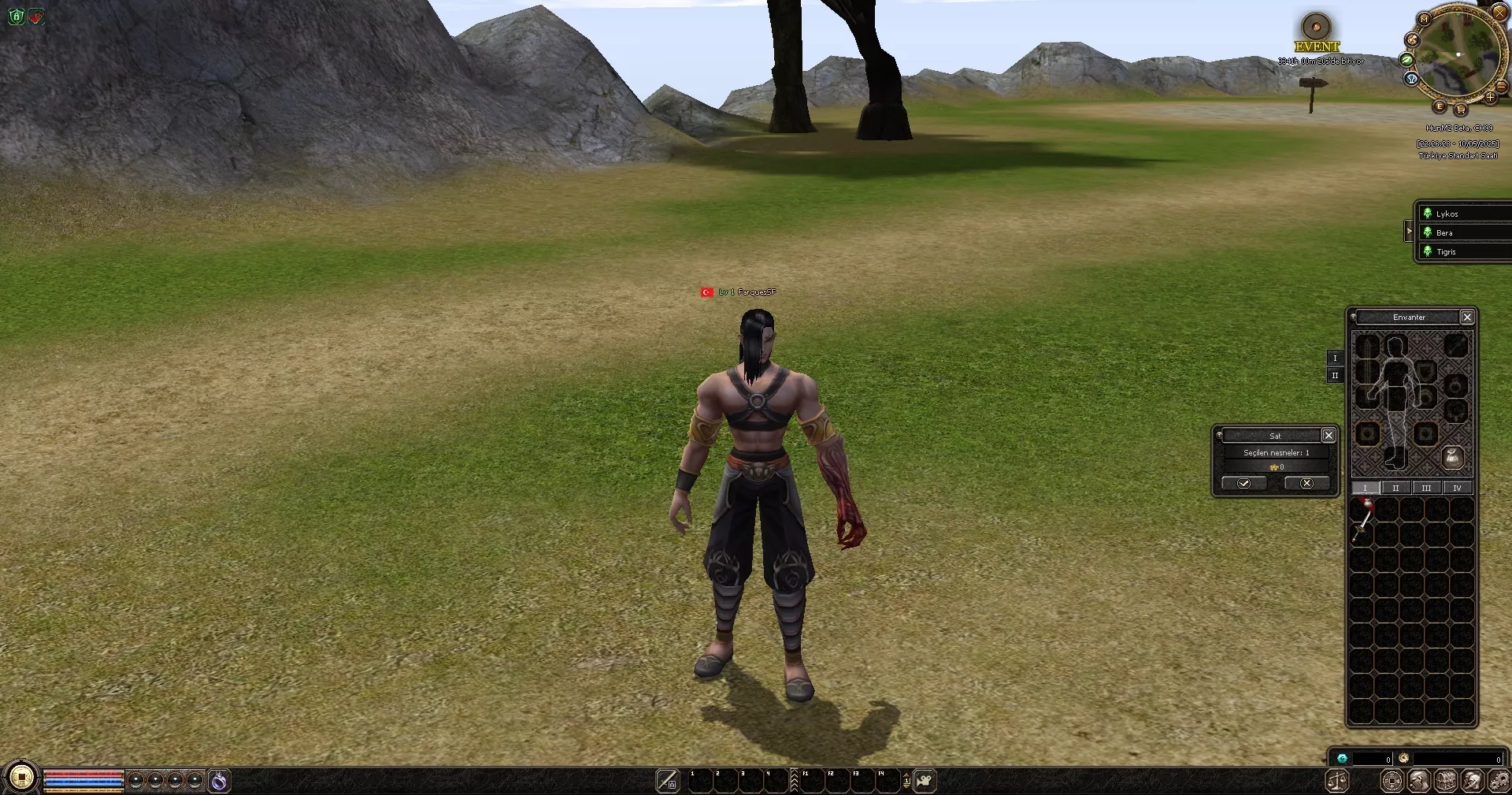Screen dimensions: 1512x795
Task: Click the green status icon beside Bera
Action: (x=1429, y=232)
